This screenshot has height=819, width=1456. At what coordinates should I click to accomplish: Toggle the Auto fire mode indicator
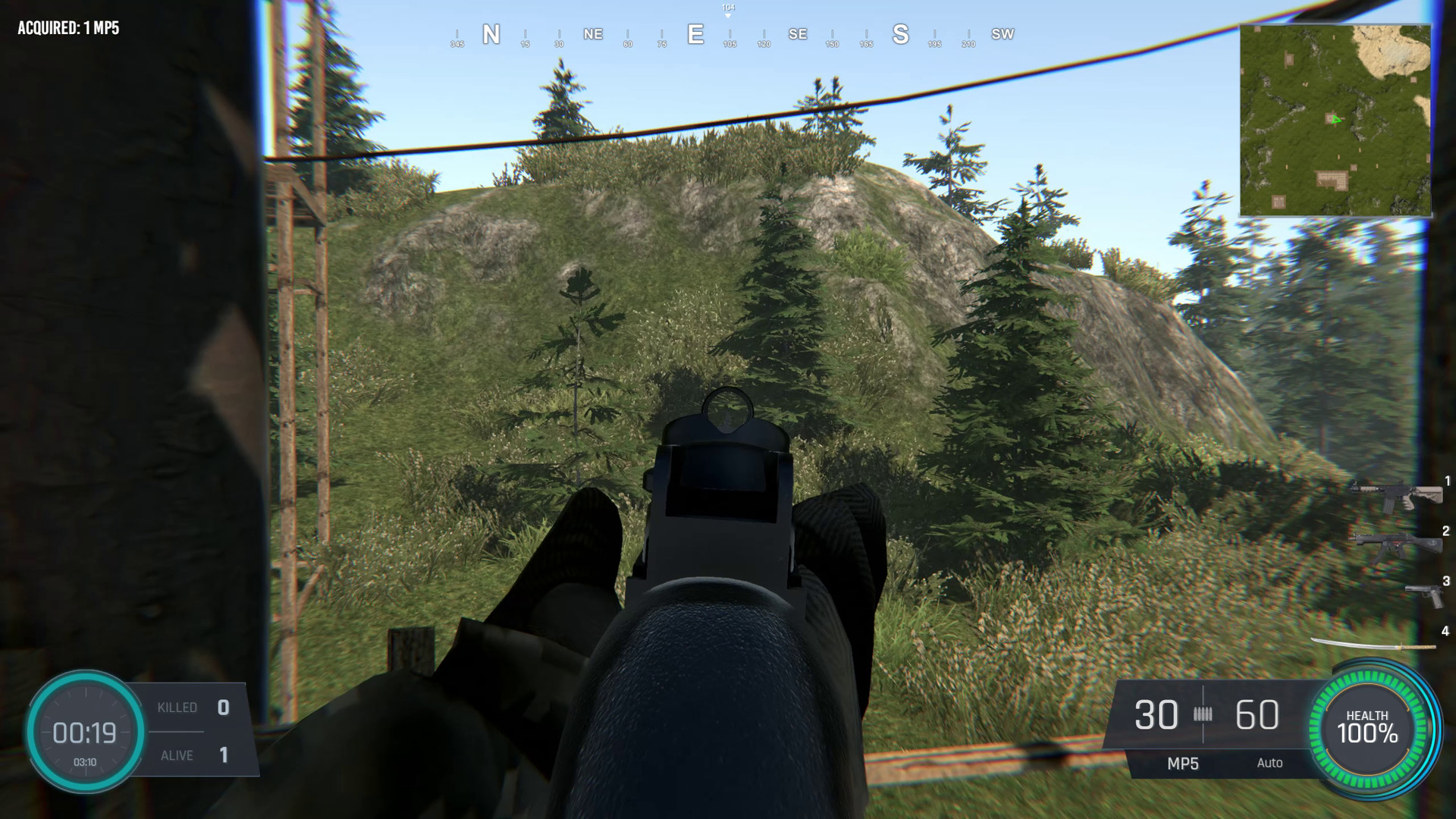[1270, 764]
